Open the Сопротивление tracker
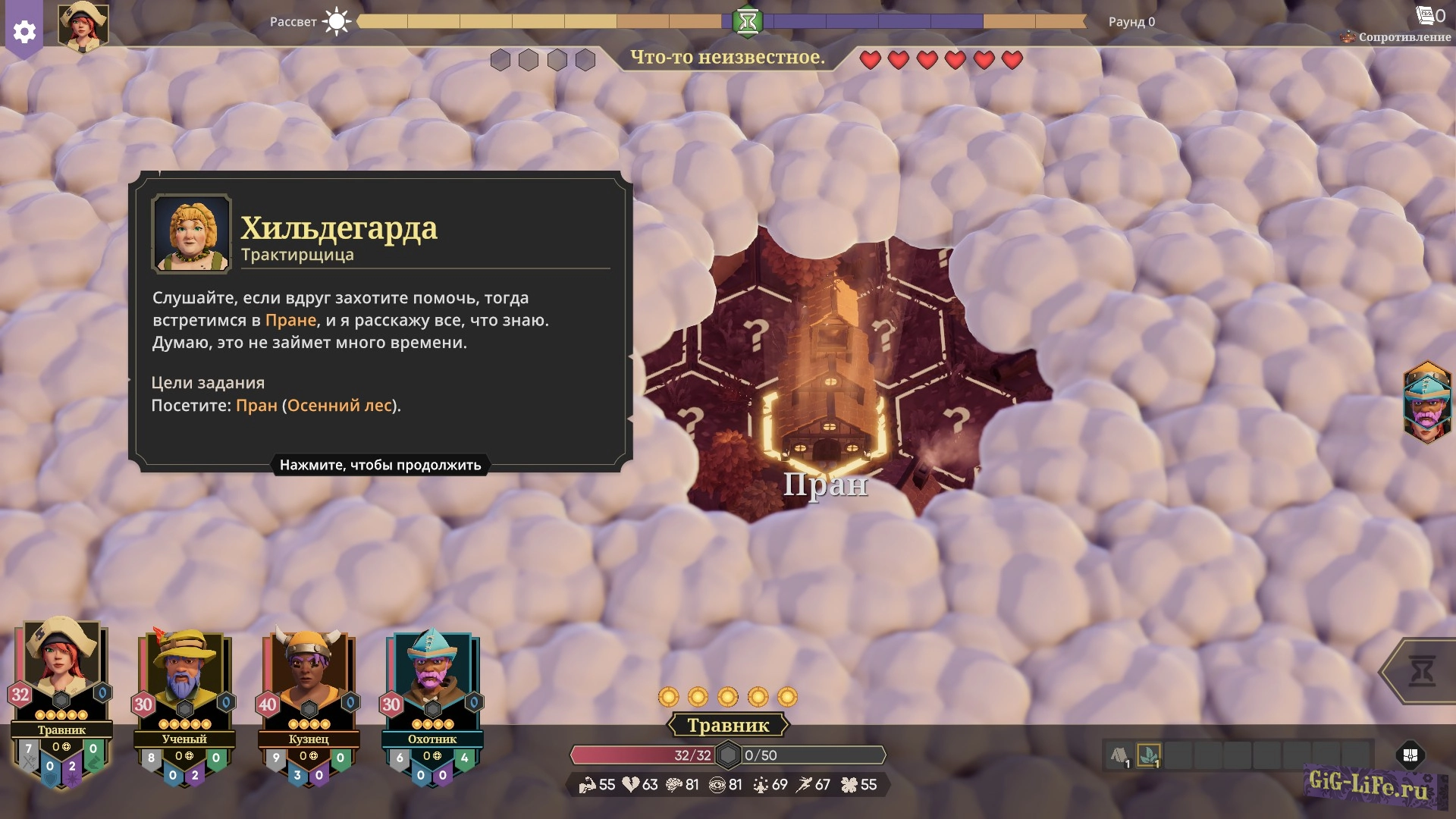The image size is (1456, 819). pyautogui.click(x=1397, y=36)
